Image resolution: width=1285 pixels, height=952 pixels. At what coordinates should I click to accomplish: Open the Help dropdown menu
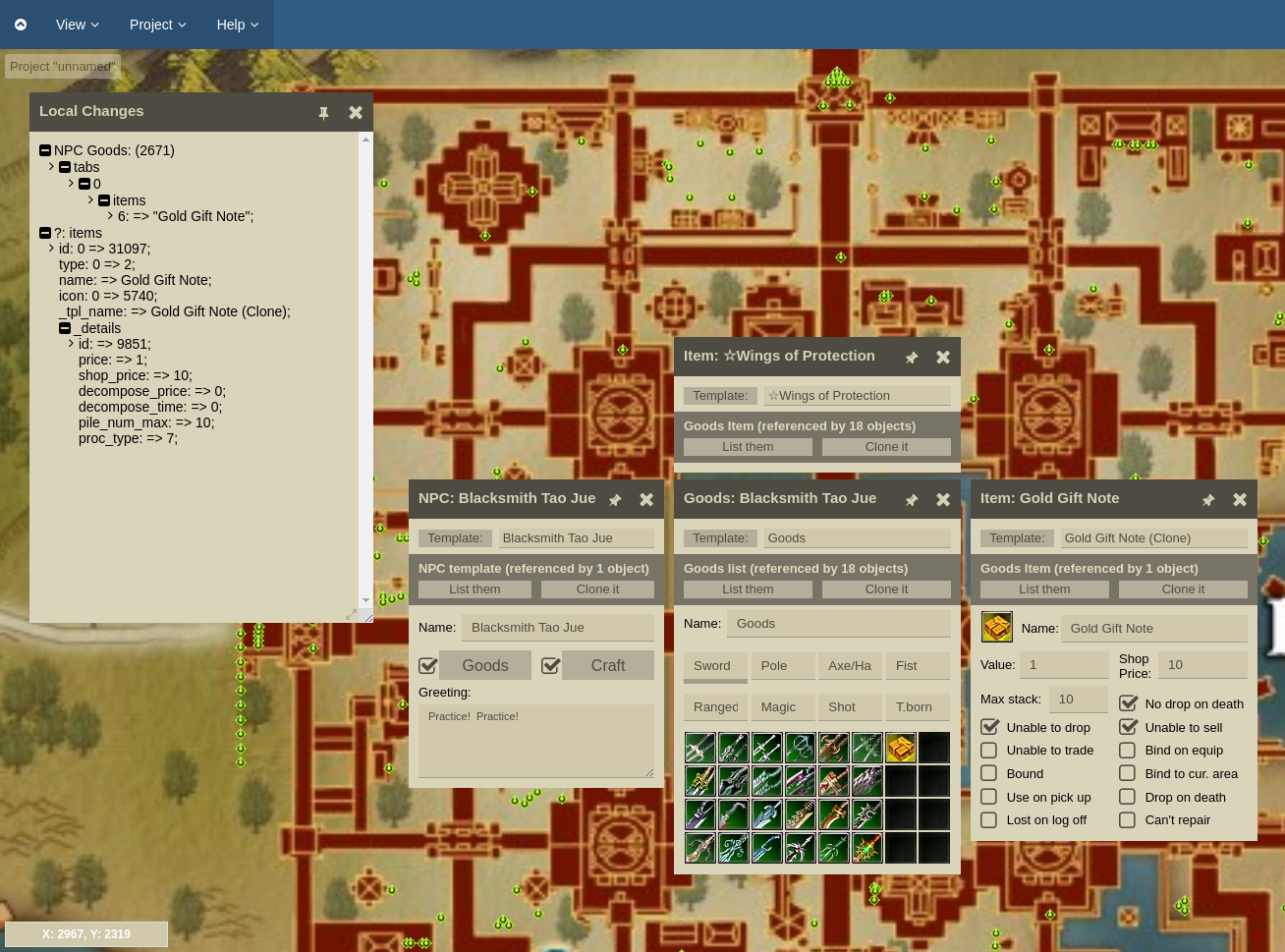pyautogui.click(x=237, y=25)
